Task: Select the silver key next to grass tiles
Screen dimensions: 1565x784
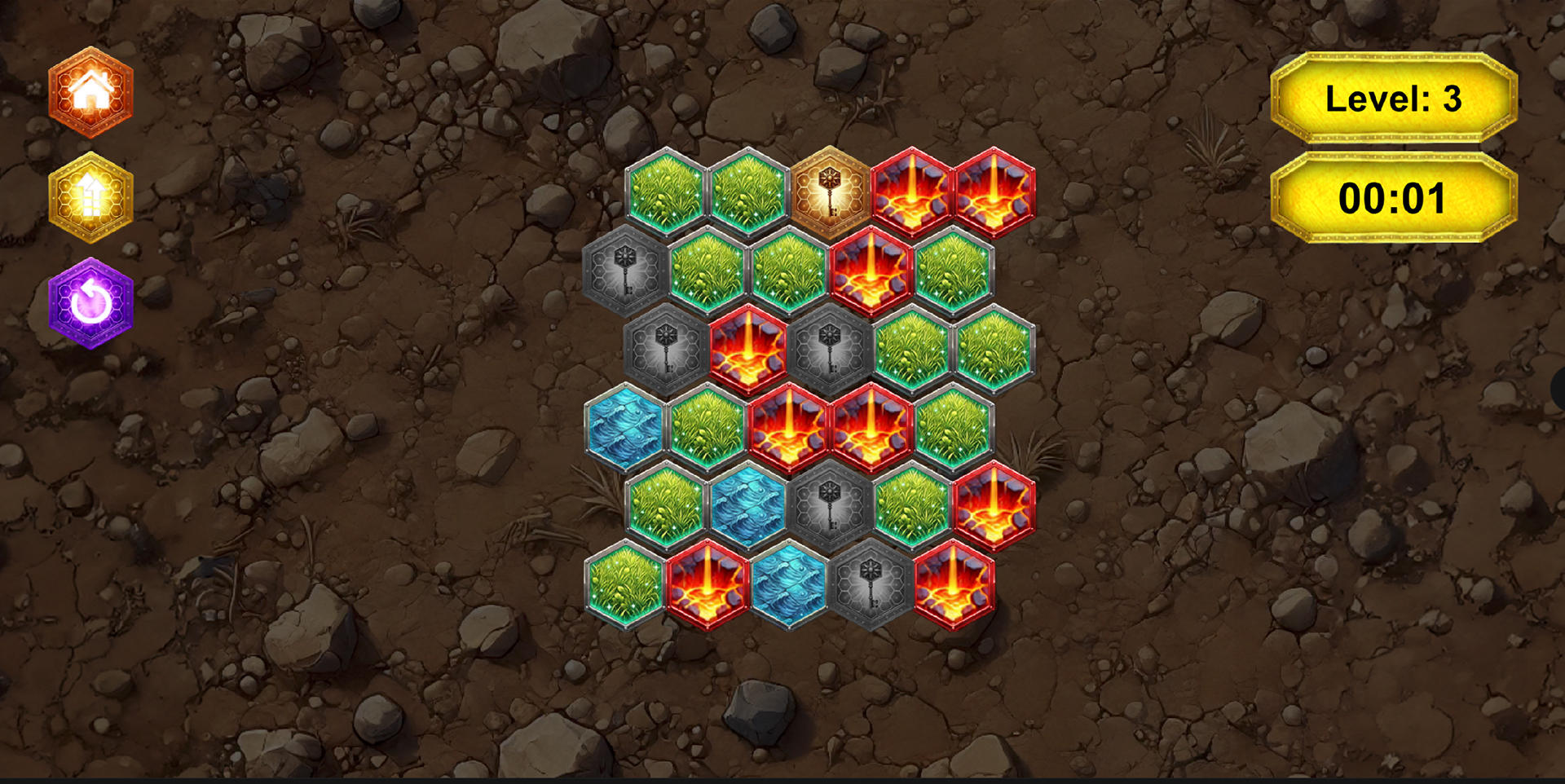Action: (x=664, y=350)
